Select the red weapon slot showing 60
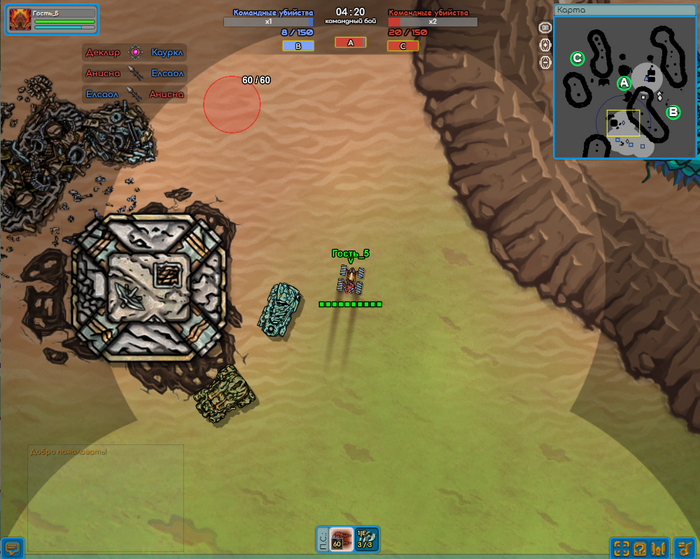Screen dimensions: 700x559 pyautogui.click(x=339, y=539)
